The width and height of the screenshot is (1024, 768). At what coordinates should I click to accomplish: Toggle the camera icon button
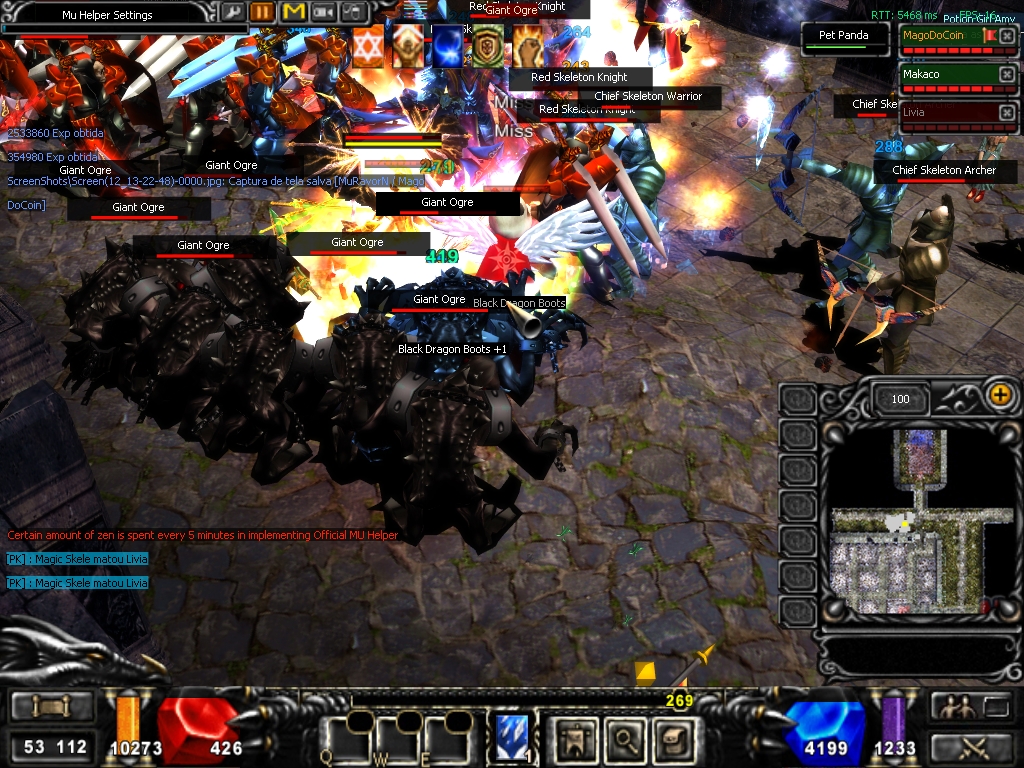(323, 12)
